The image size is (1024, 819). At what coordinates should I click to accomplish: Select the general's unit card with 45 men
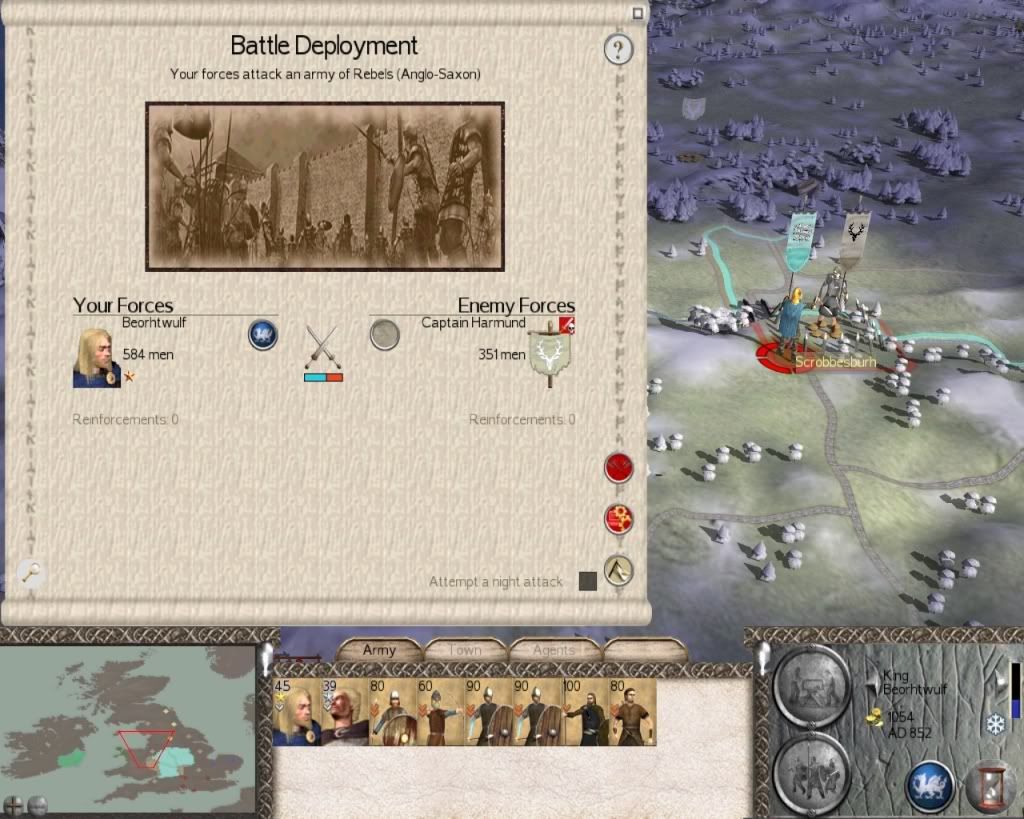(296, 712)
